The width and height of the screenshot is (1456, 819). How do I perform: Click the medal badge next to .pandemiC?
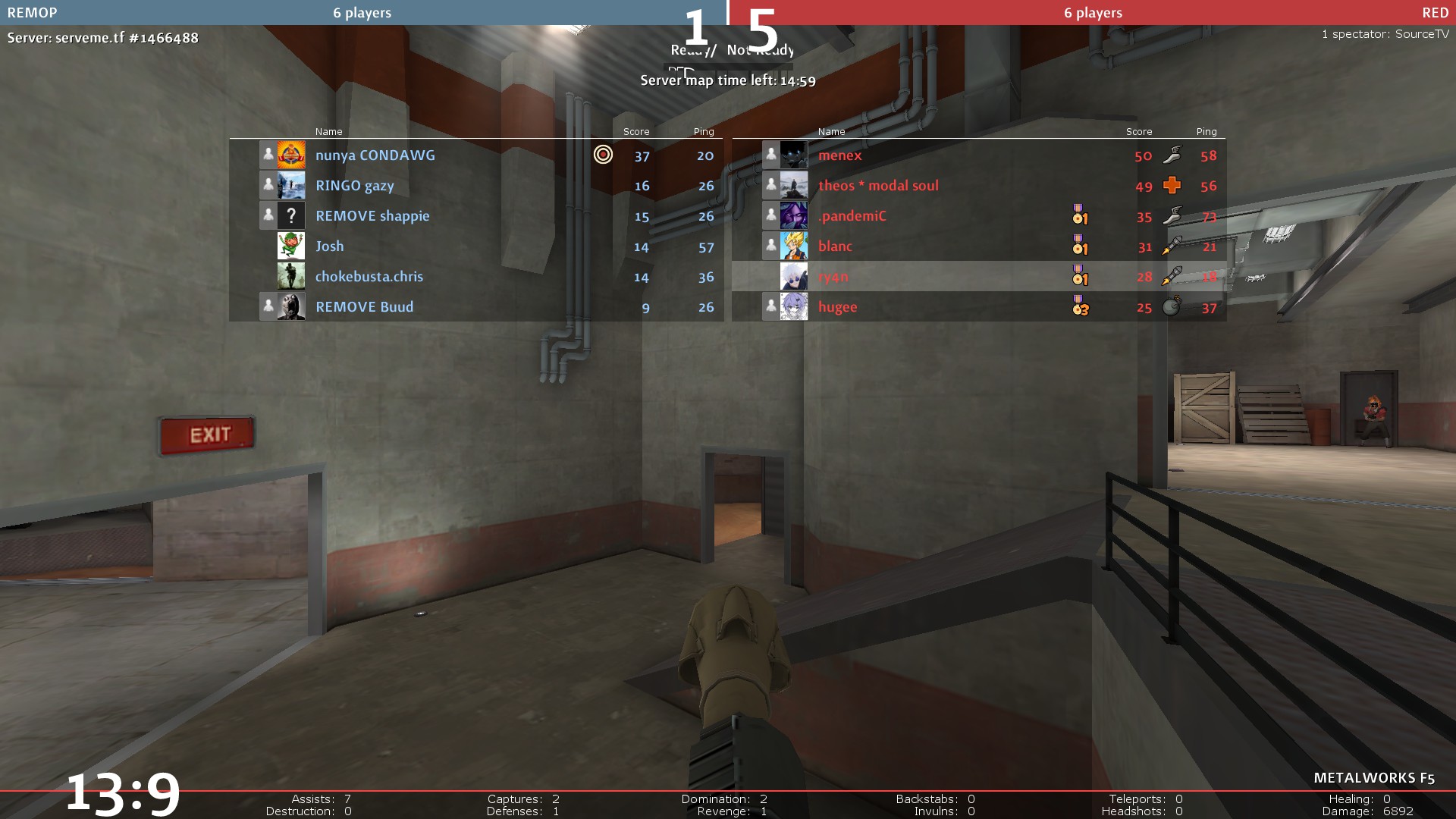click(x=1080, y=215)
